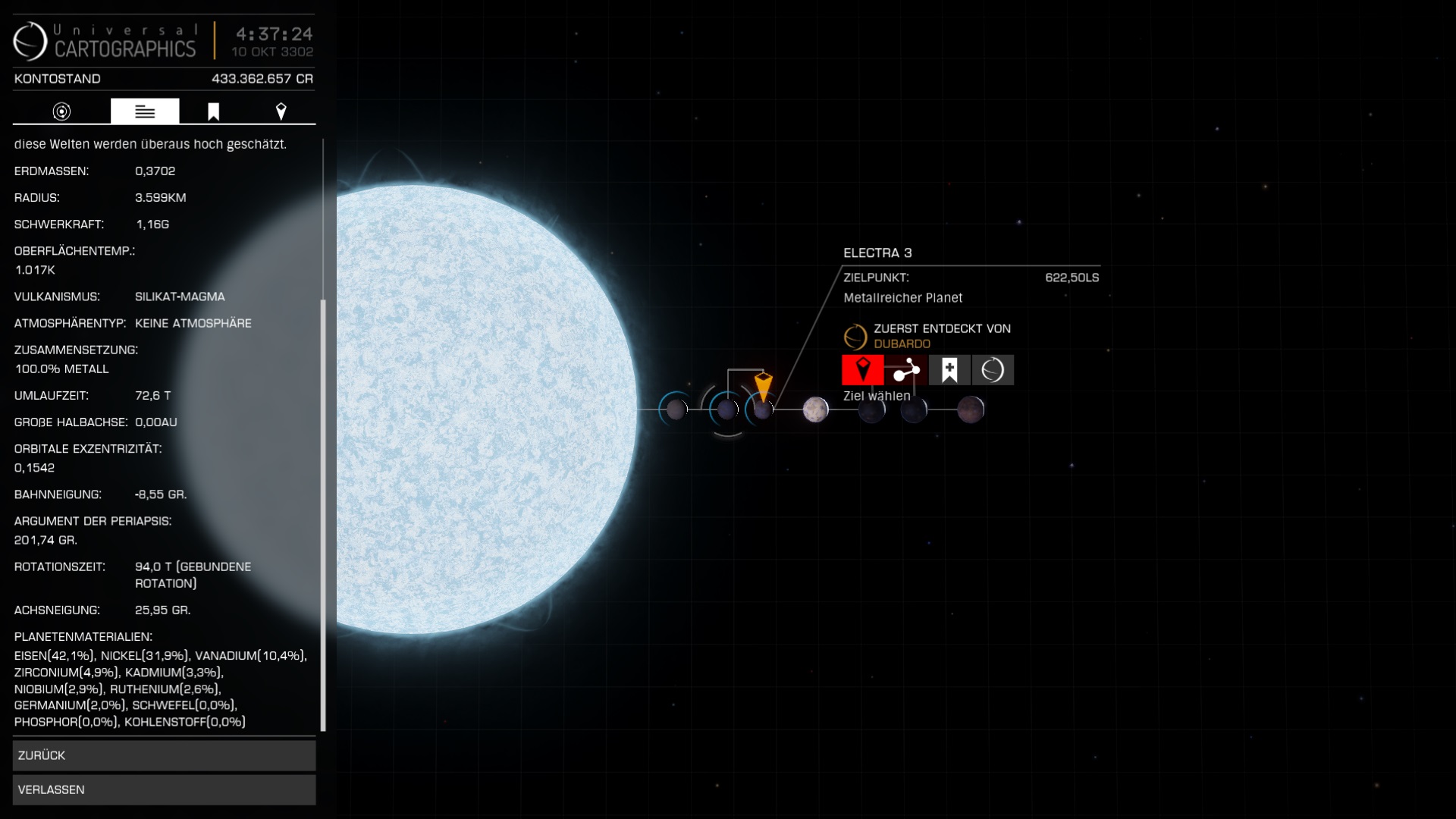The height and width of the screenshot is (819, 1456).
Task: Click the details panel scrollbar
Action: (x=323, y=516)
